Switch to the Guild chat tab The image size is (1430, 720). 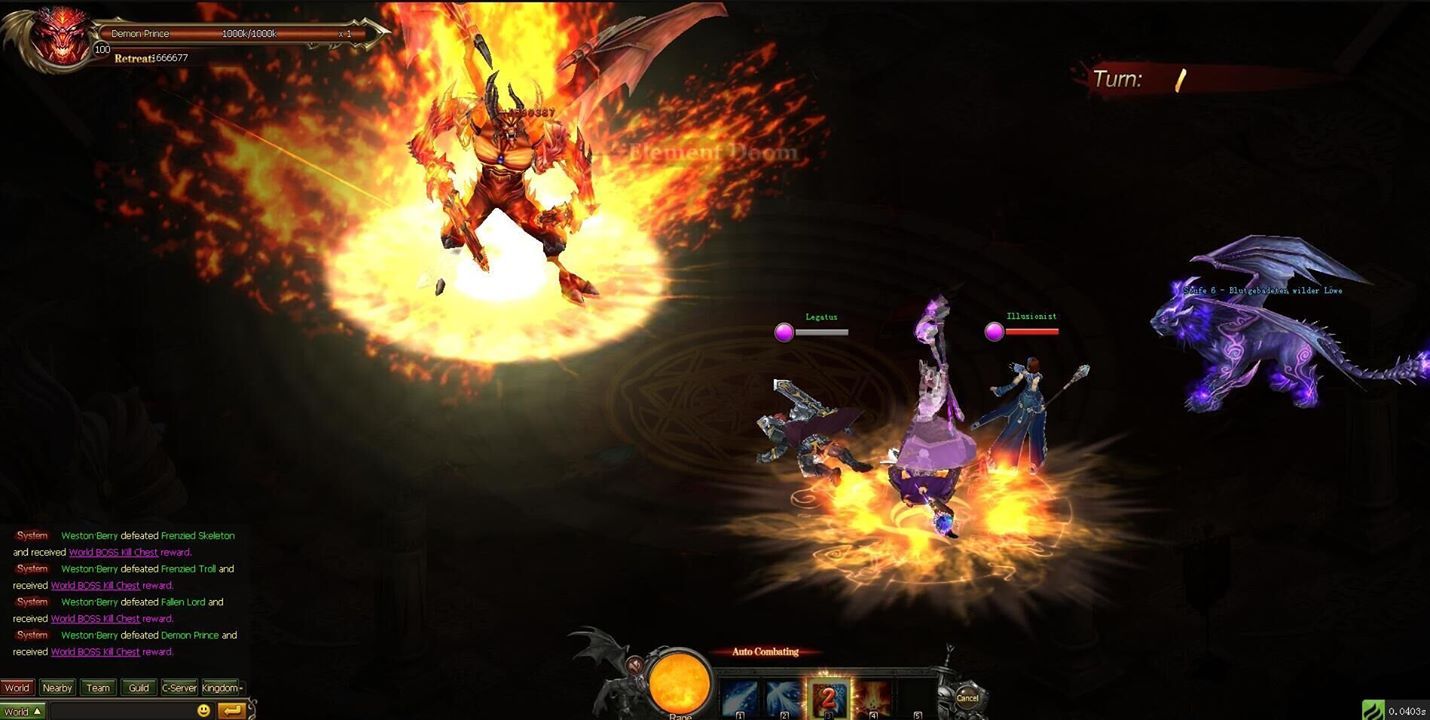(x=139, y=688)
